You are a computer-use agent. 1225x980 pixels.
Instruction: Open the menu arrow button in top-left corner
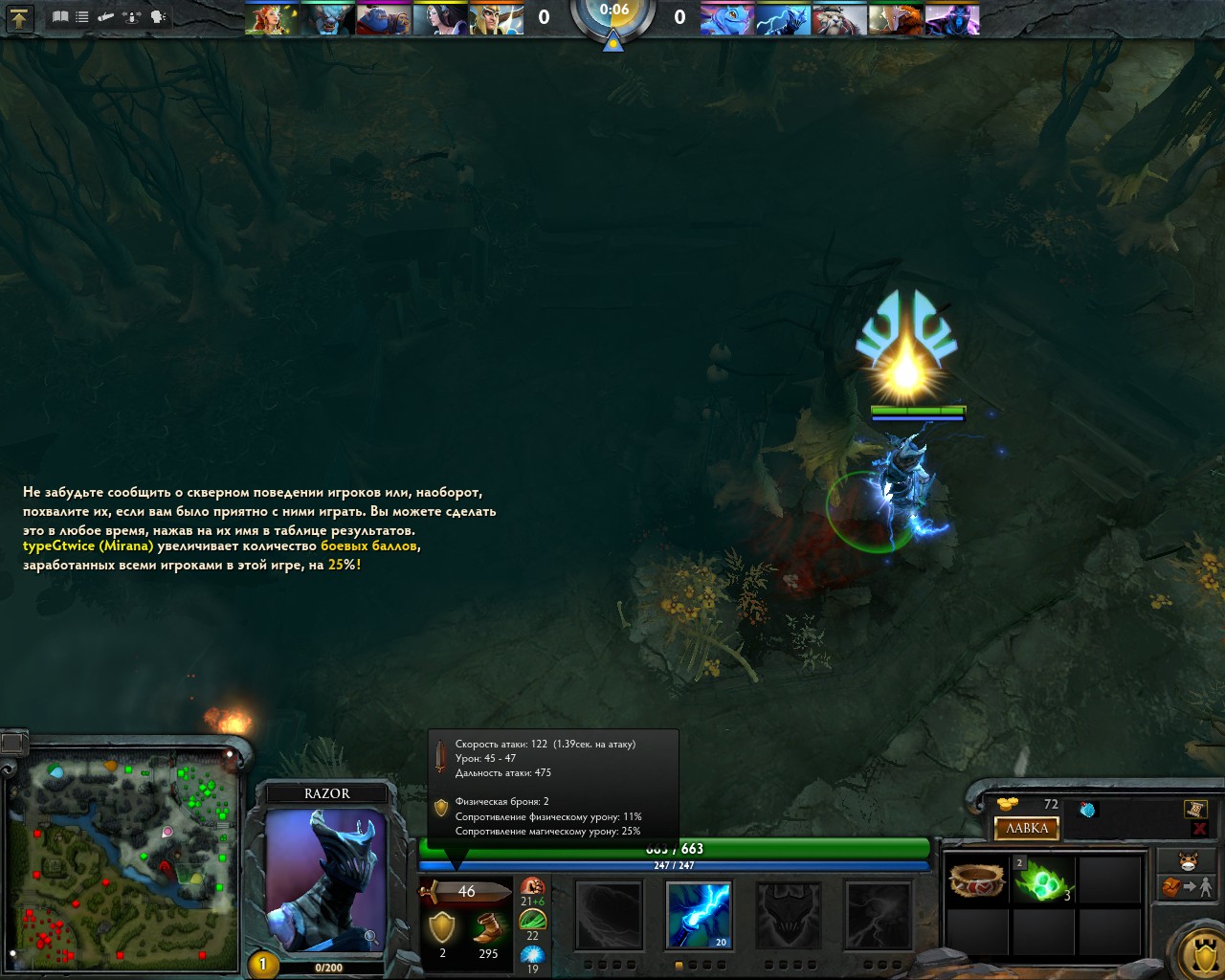pos(19,17)
